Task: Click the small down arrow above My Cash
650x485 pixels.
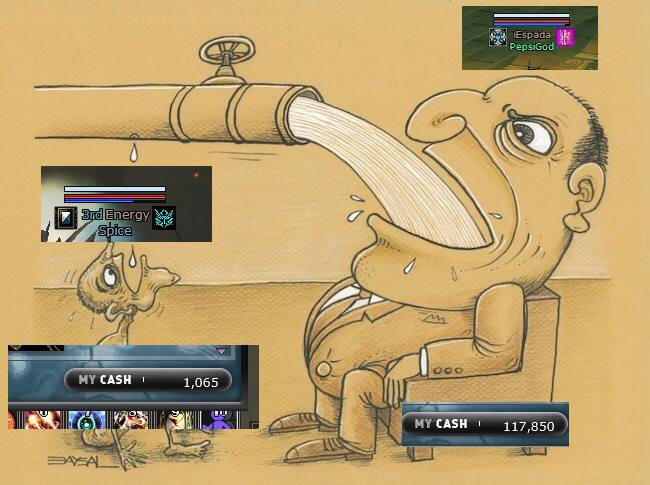Action: tap(221, 352)
